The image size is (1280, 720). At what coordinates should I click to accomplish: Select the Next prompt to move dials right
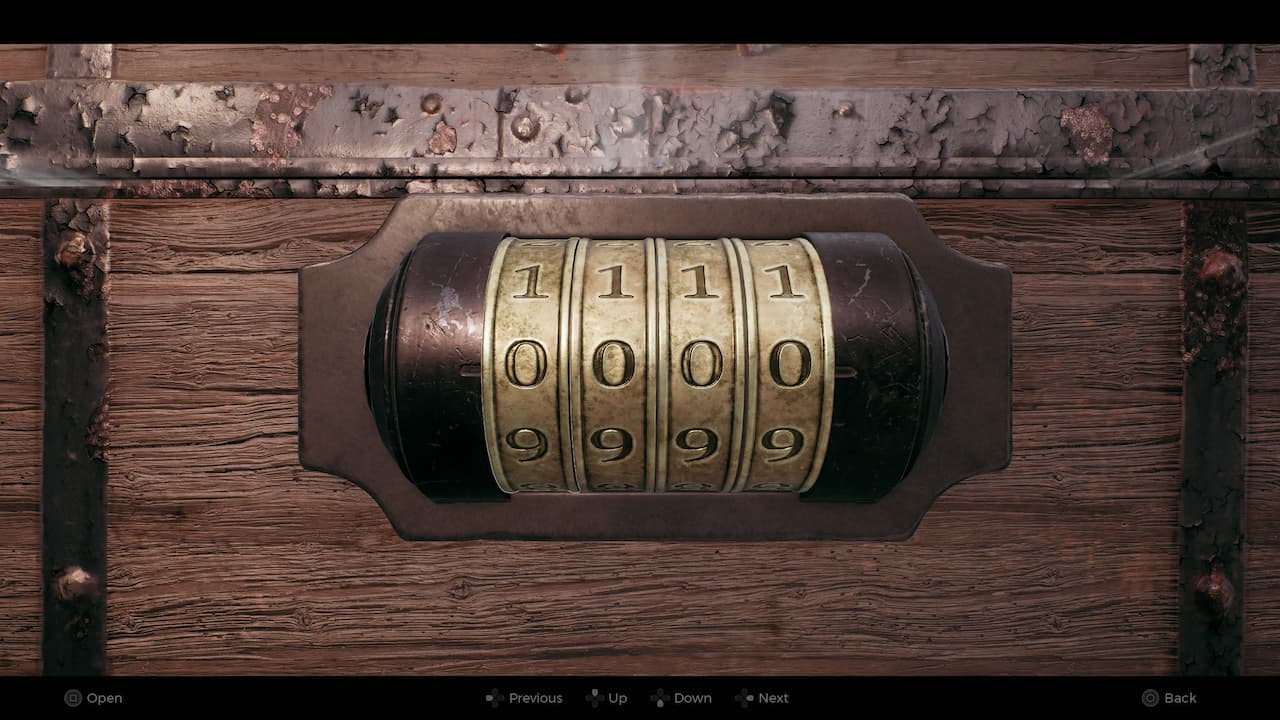click(772, 697)
